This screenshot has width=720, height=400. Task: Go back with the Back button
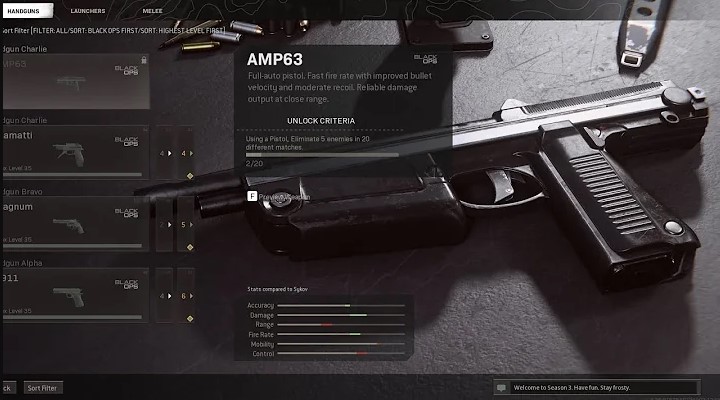point(6,387)
